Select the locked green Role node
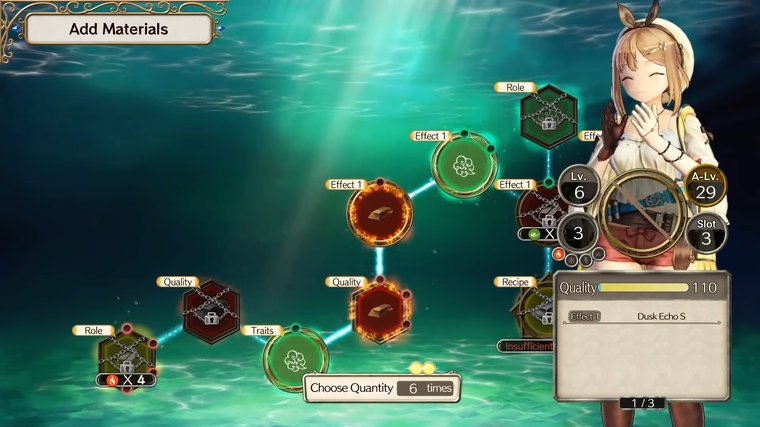 (x=548, y=118)
